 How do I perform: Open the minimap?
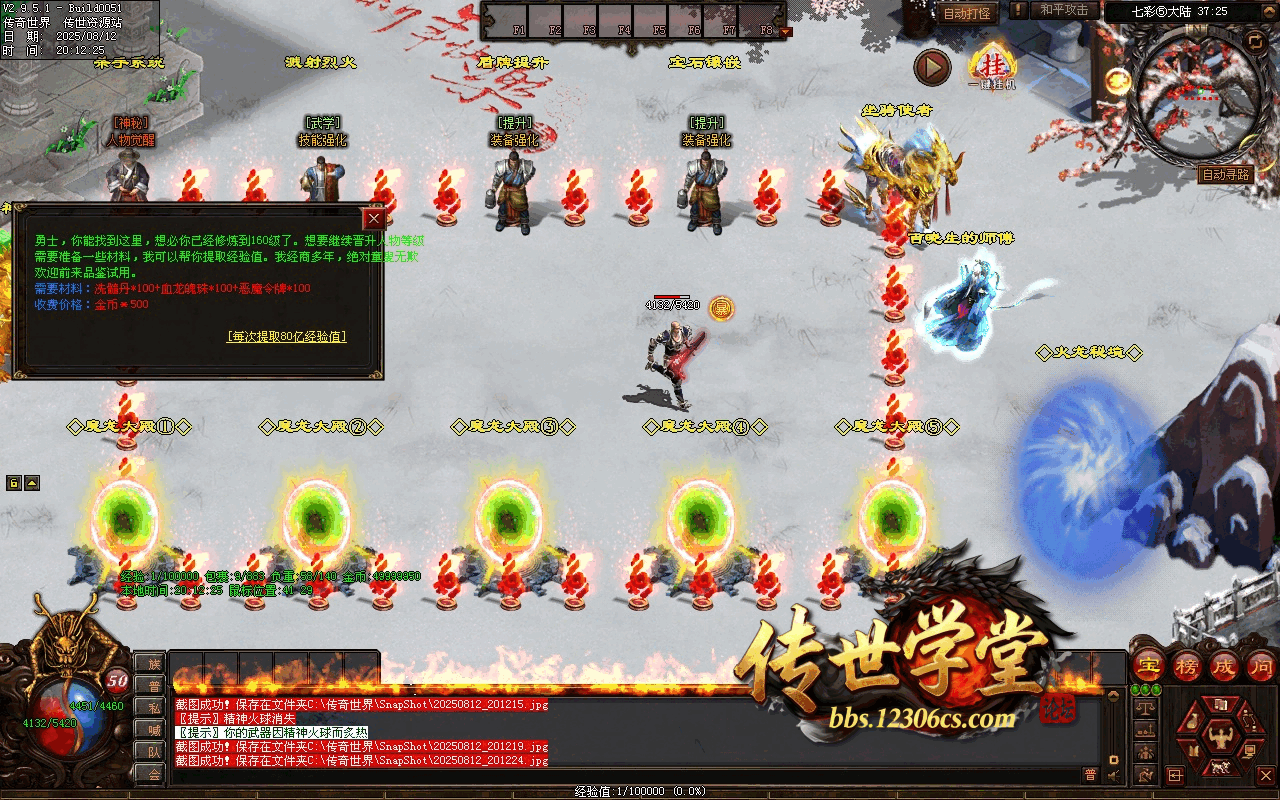click(x=1192, y=101)
